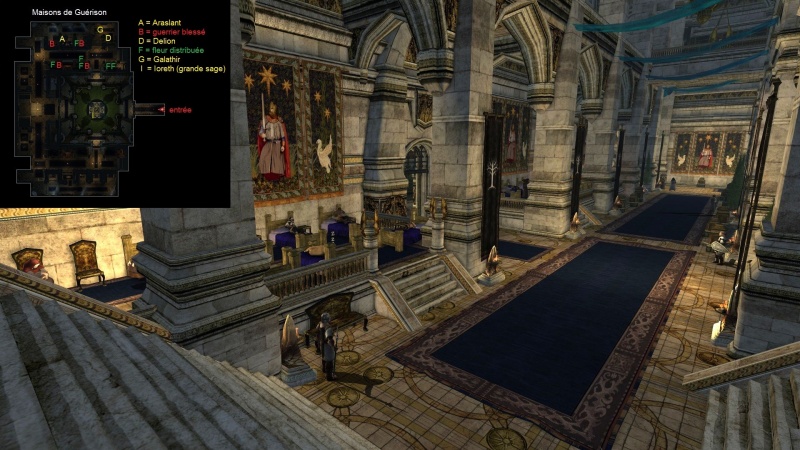Click the yellow A marker on the map
The image size is (800, 450).
63,39
